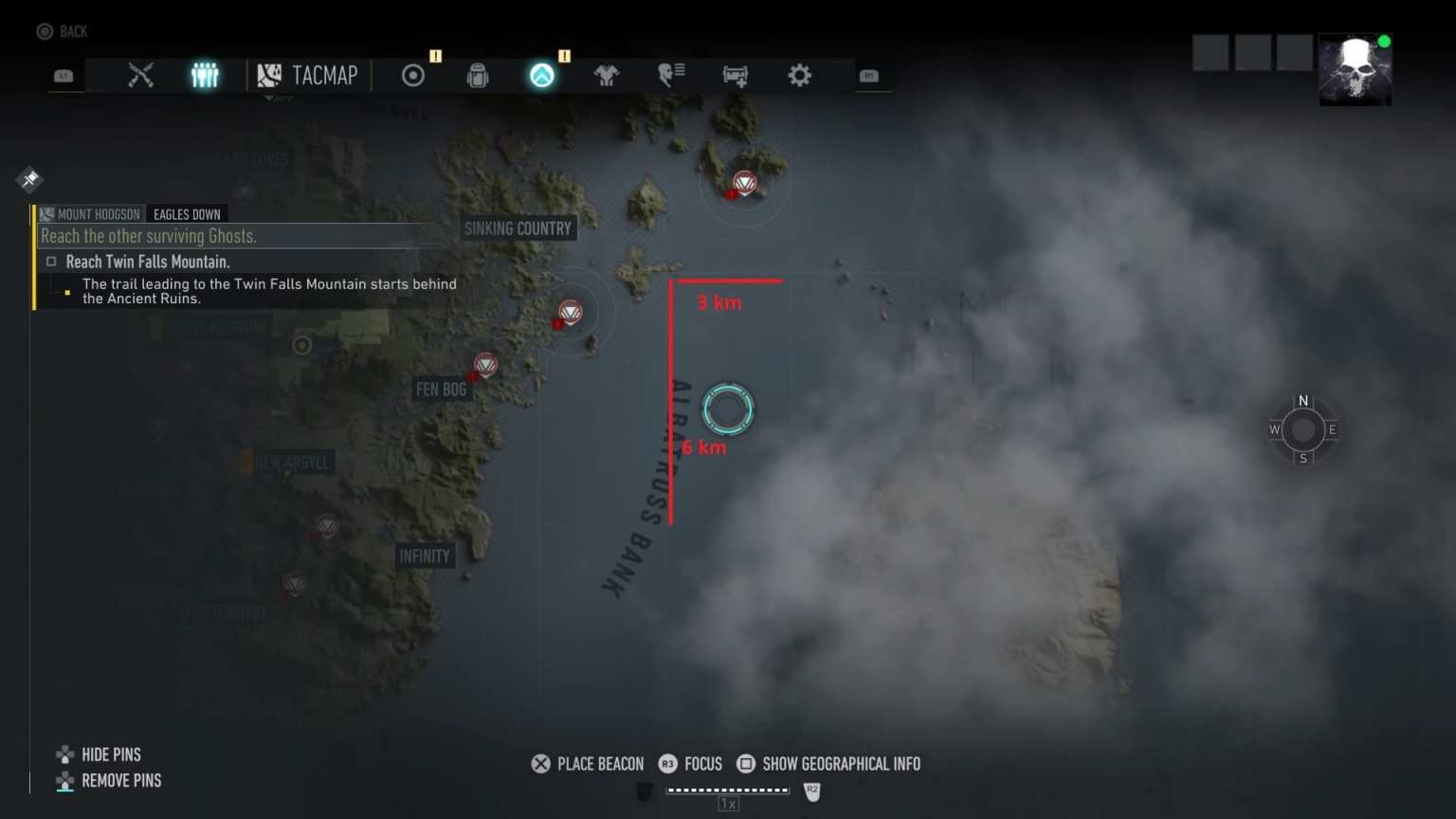Image resolution: width=1456 pixels, height=819 pixels.
Task: Open the gear loadout vest icon
Action: click(x=607, y=75)
